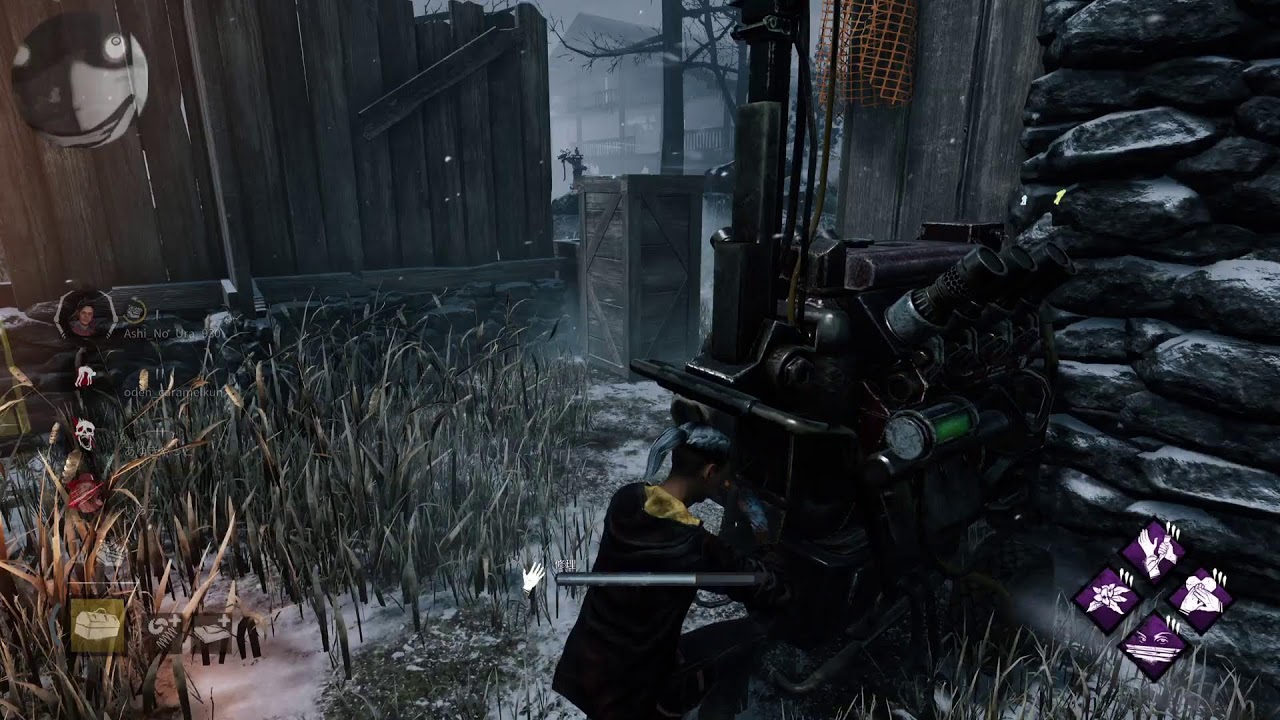Viewport: 1280px width, 720px height.
Task: Click the round streamer avatar overlay
Action: [x=80, y=79]
